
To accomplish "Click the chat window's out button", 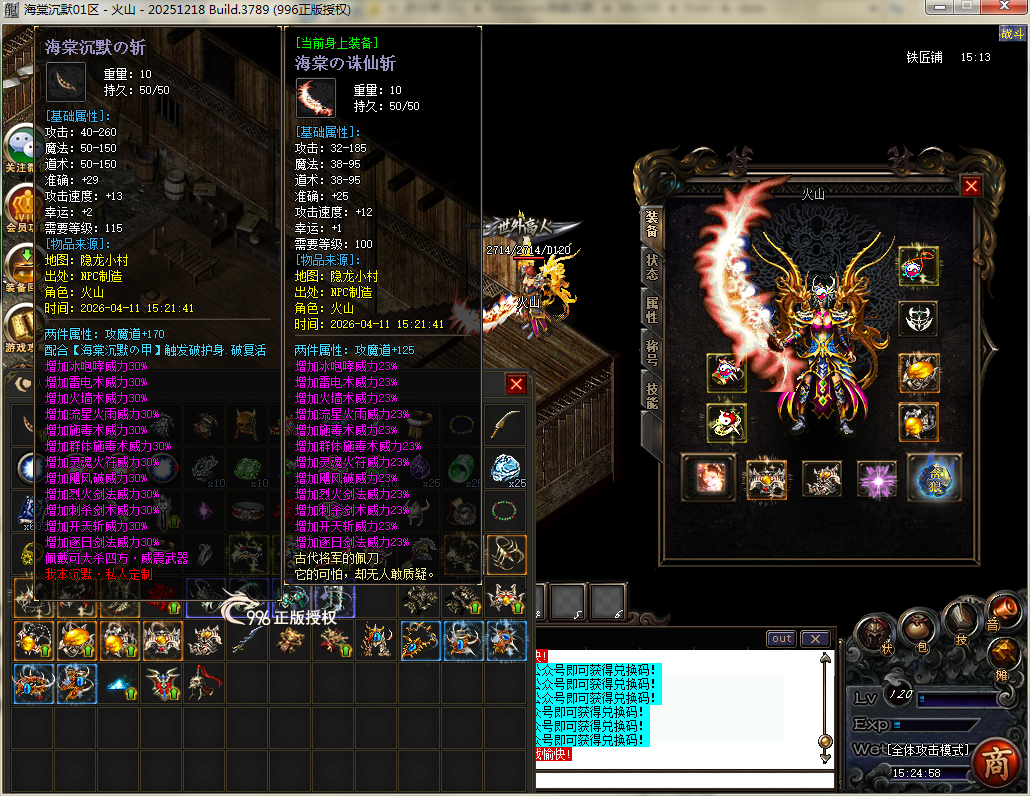I will 781,639.
